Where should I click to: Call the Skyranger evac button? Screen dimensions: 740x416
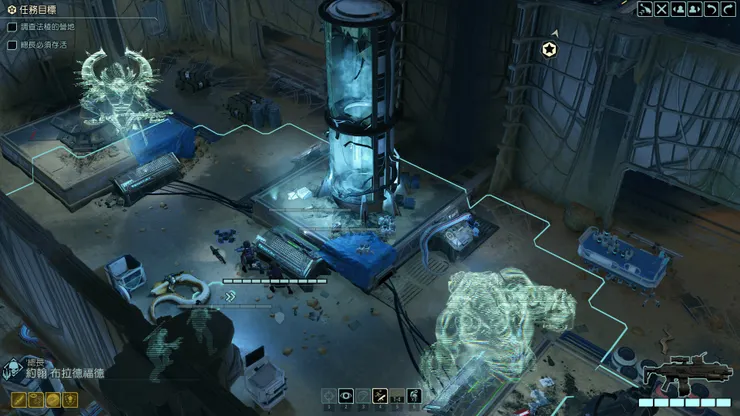[645, 9]
